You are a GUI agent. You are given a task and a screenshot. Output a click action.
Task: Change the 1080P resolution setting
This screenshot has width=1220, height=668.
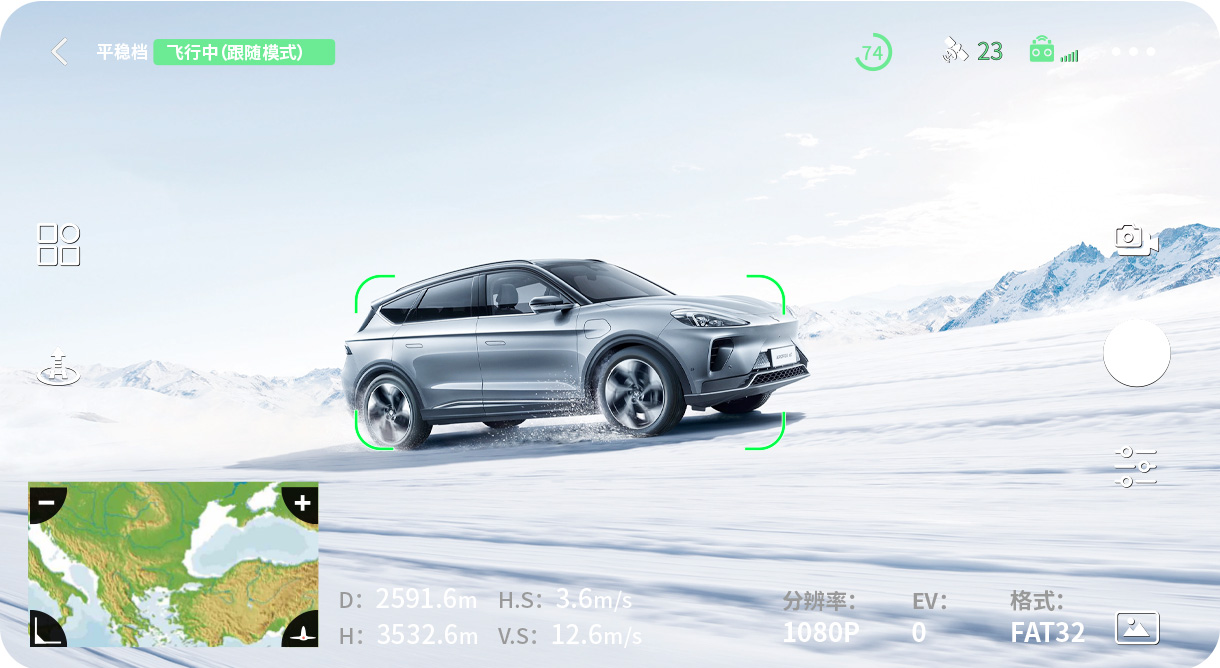(821, 632)
